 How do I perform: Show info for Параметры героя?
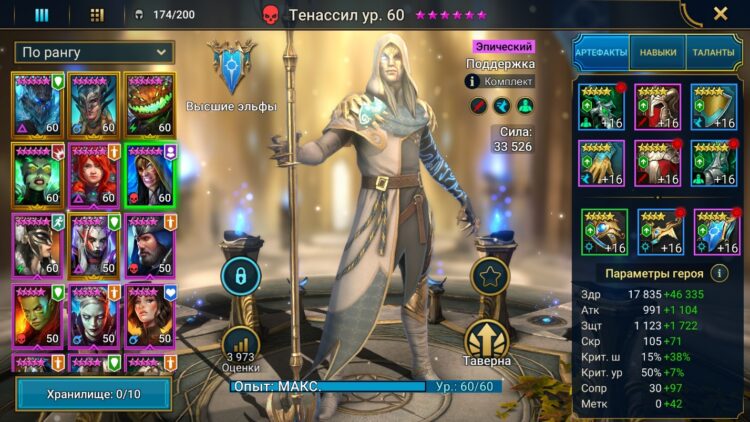point(719,272)
